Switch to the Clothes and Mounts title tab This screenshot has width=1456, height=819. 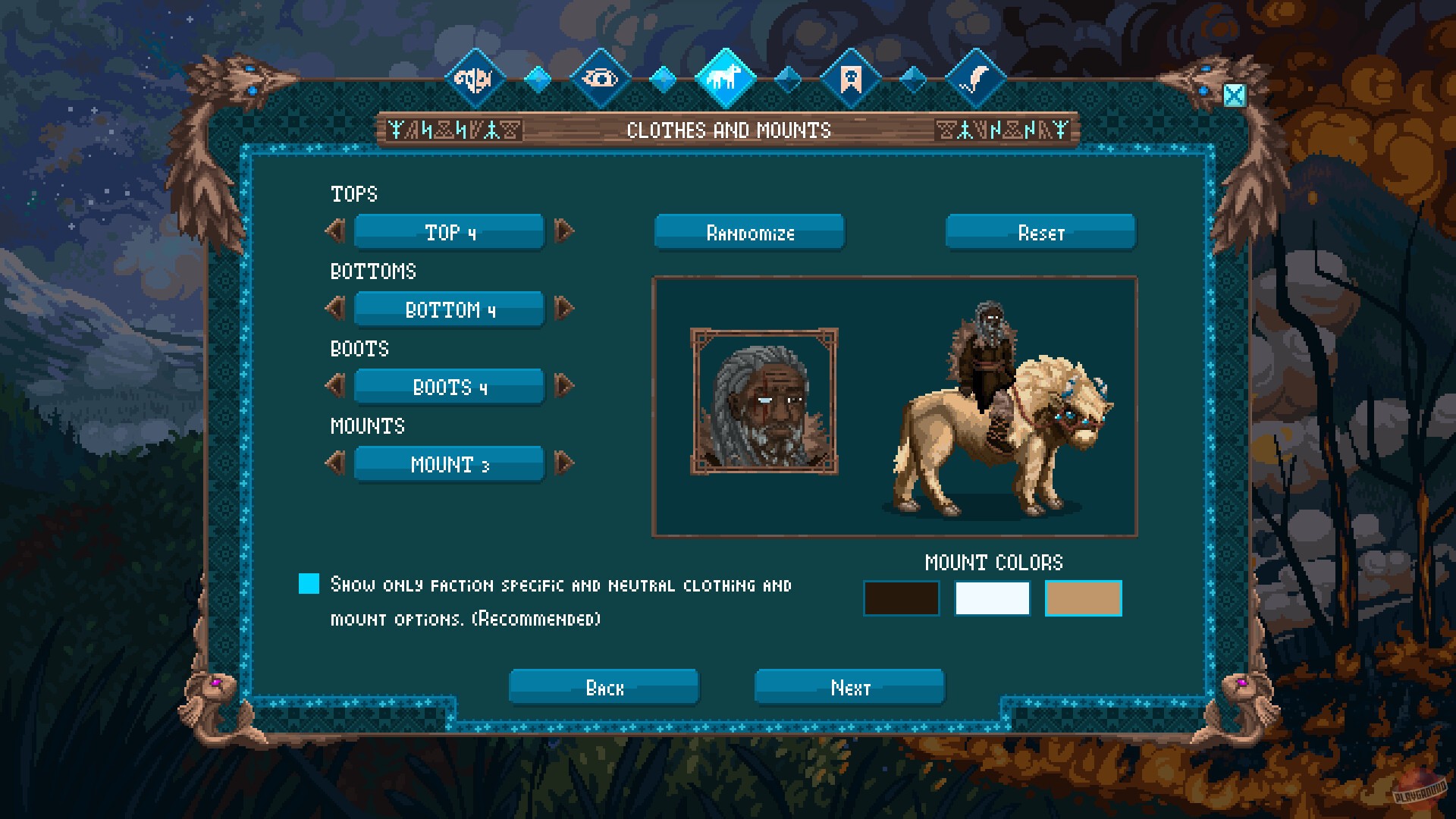click(728, 129)
